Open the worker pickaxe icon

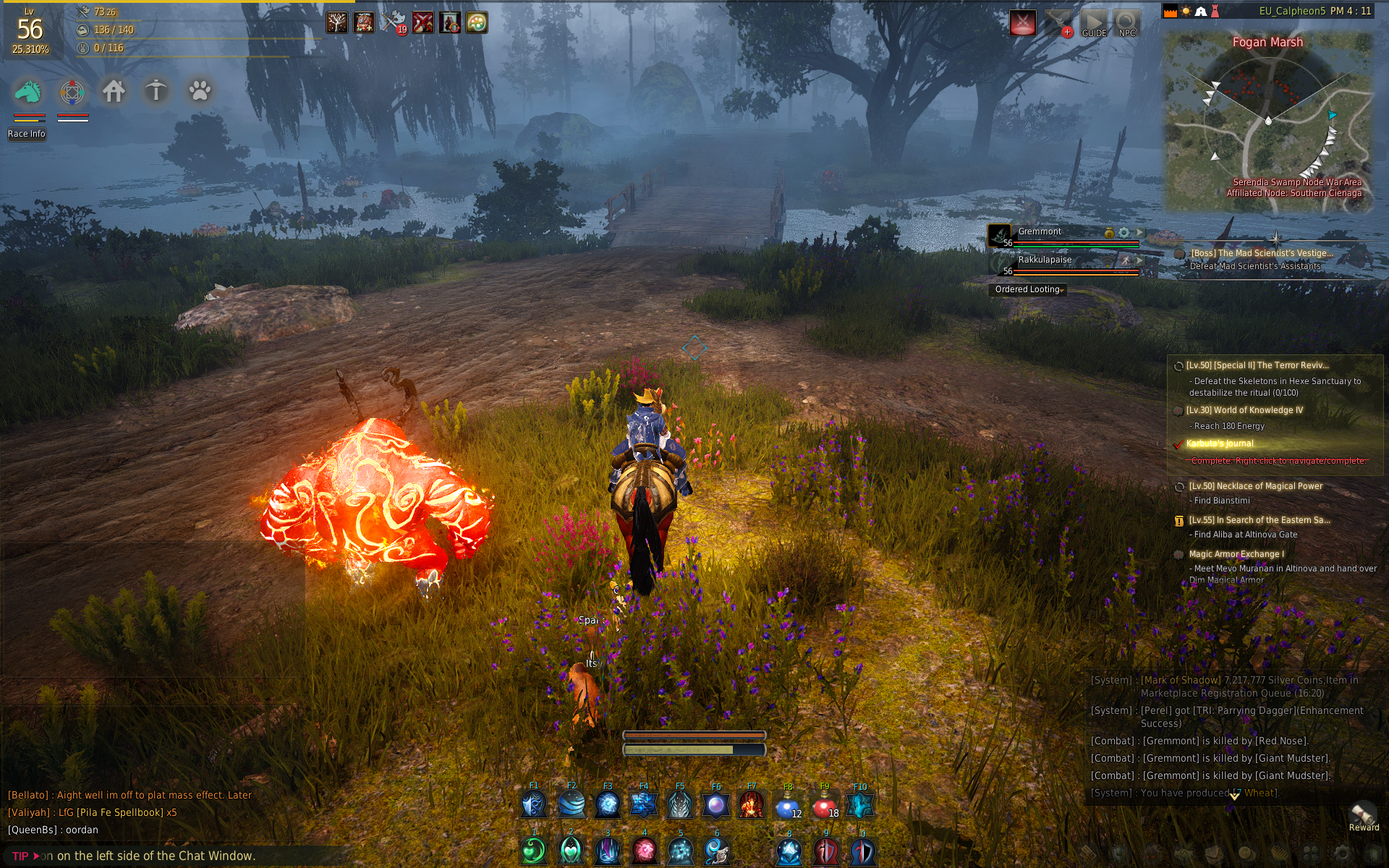pyautogui.click(x=156, y=92)
